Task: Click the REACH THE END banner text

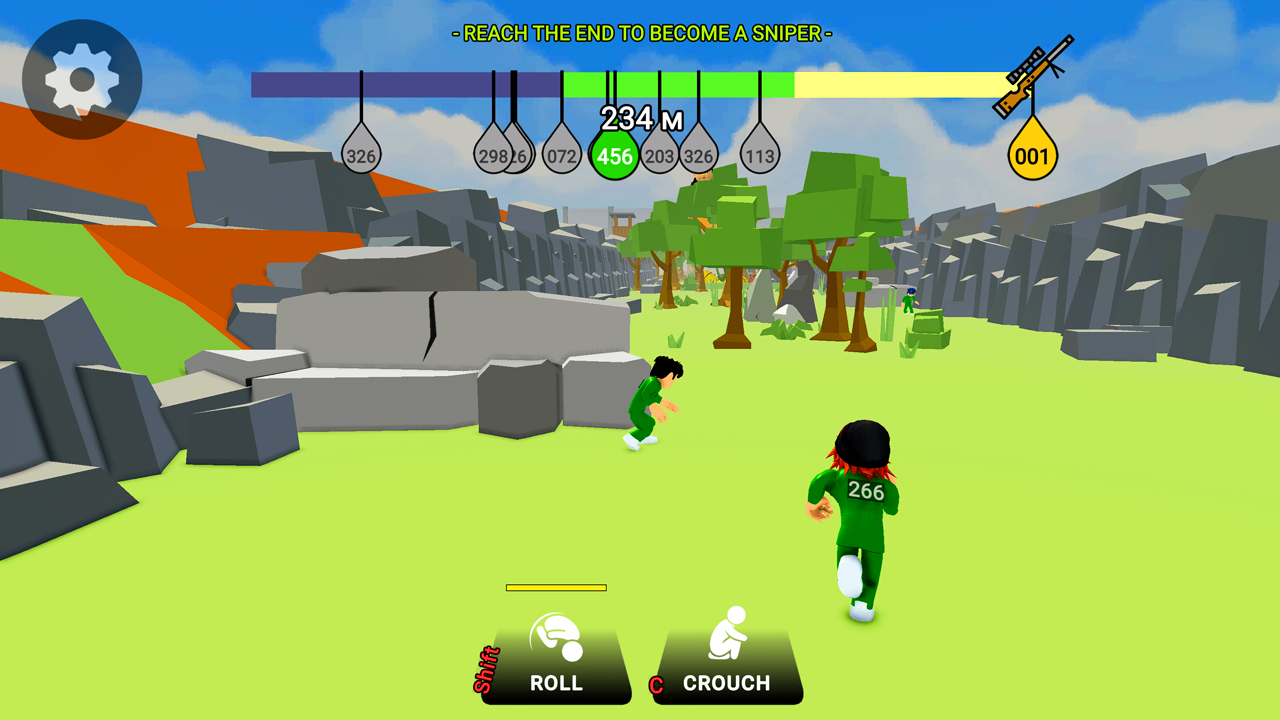Action: (640, 31)
